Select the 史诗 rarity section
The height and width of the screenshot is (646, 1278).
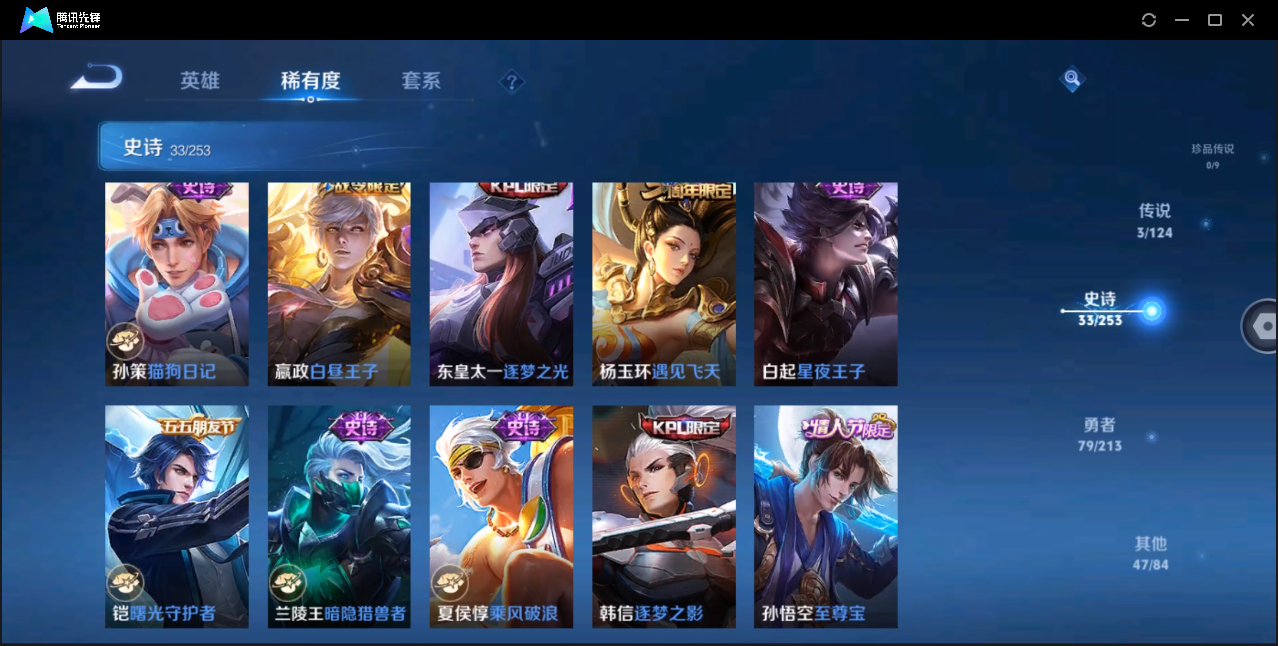(1100, 309)
